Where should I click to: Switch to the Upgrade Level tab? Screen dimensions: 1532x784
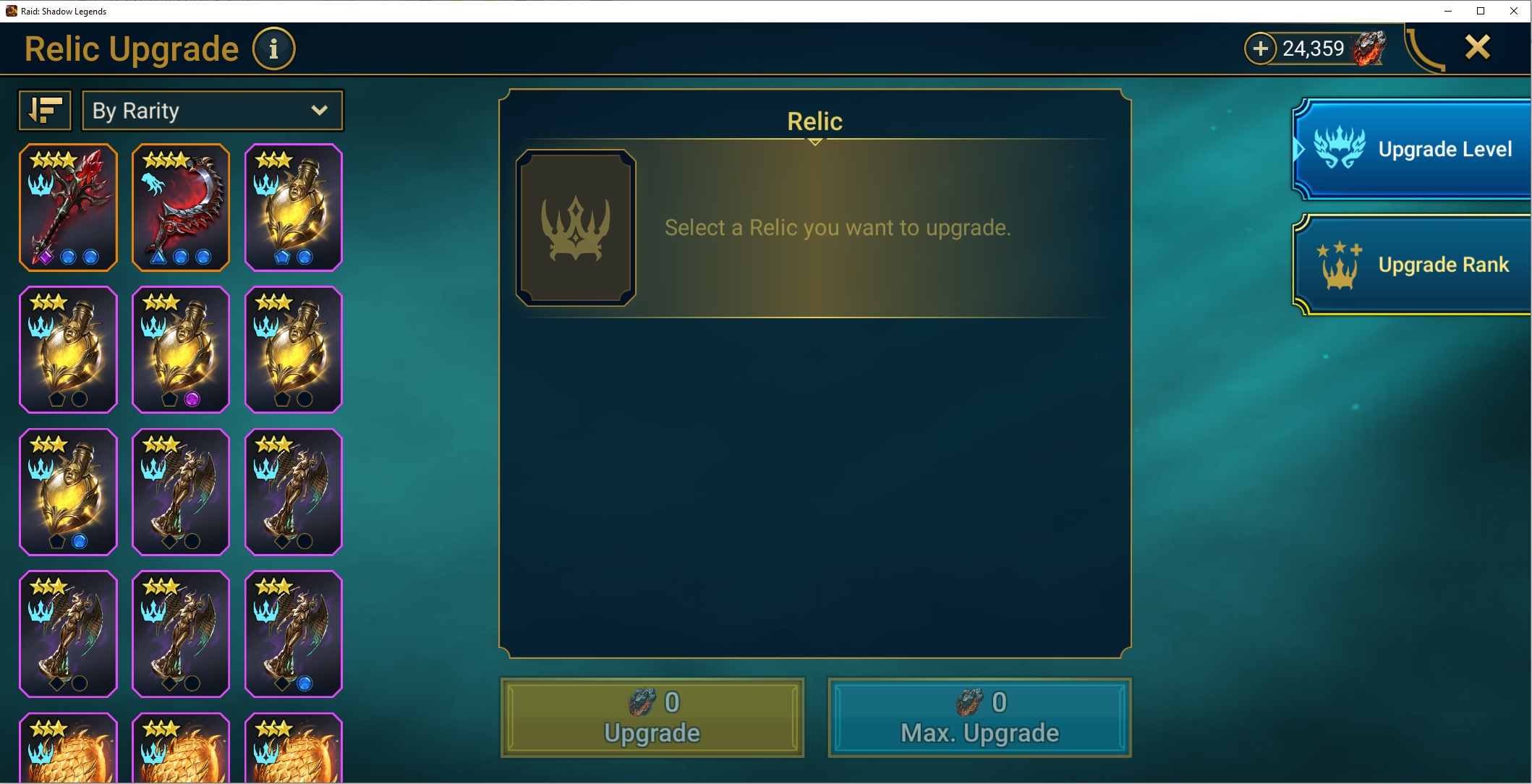tap(1413, 149)
